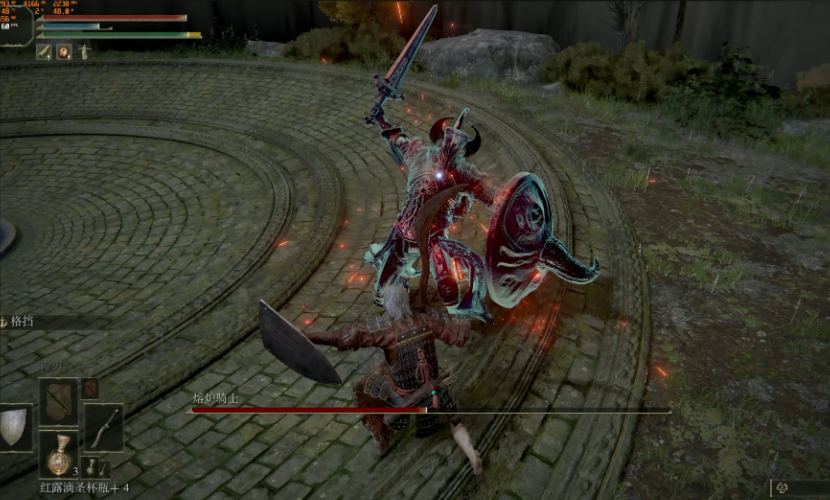Screen dimensions: 830x500
Task: Select the small flask pouch icon
Action: point(90,466)
